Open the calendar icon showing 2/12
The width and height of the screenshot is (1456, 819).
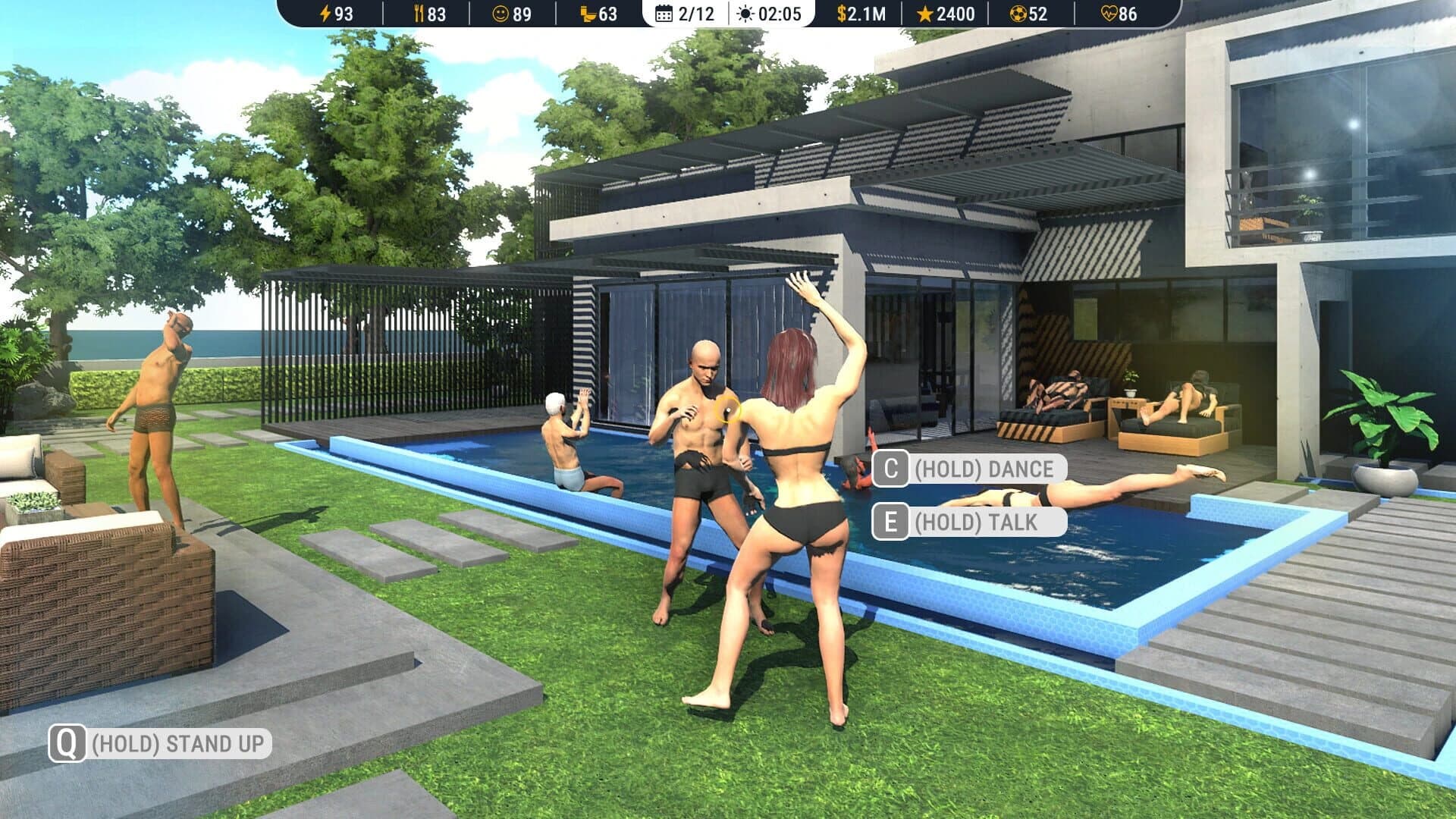click(664, 13)
